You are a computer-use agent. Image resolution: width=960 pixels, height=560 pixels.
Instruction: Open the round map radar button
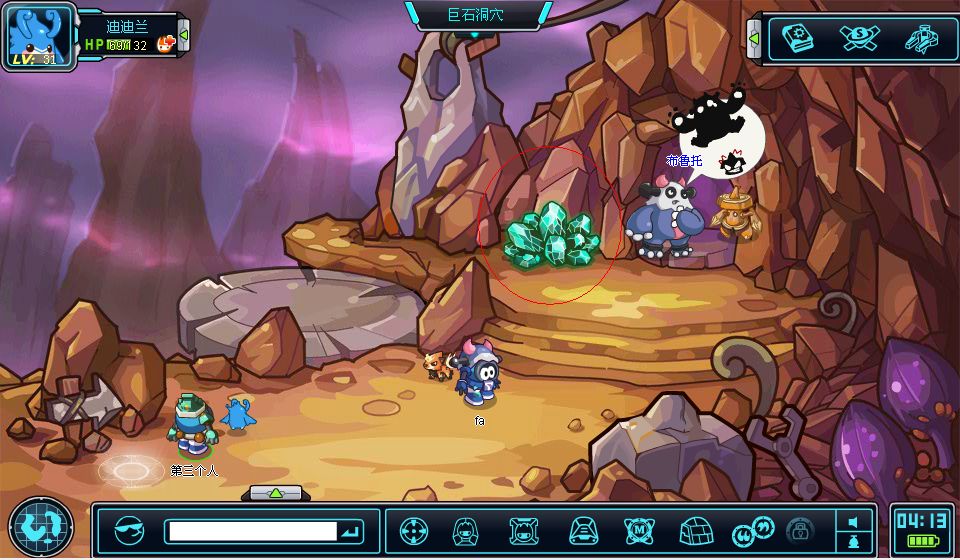click(x=40, y=528)
